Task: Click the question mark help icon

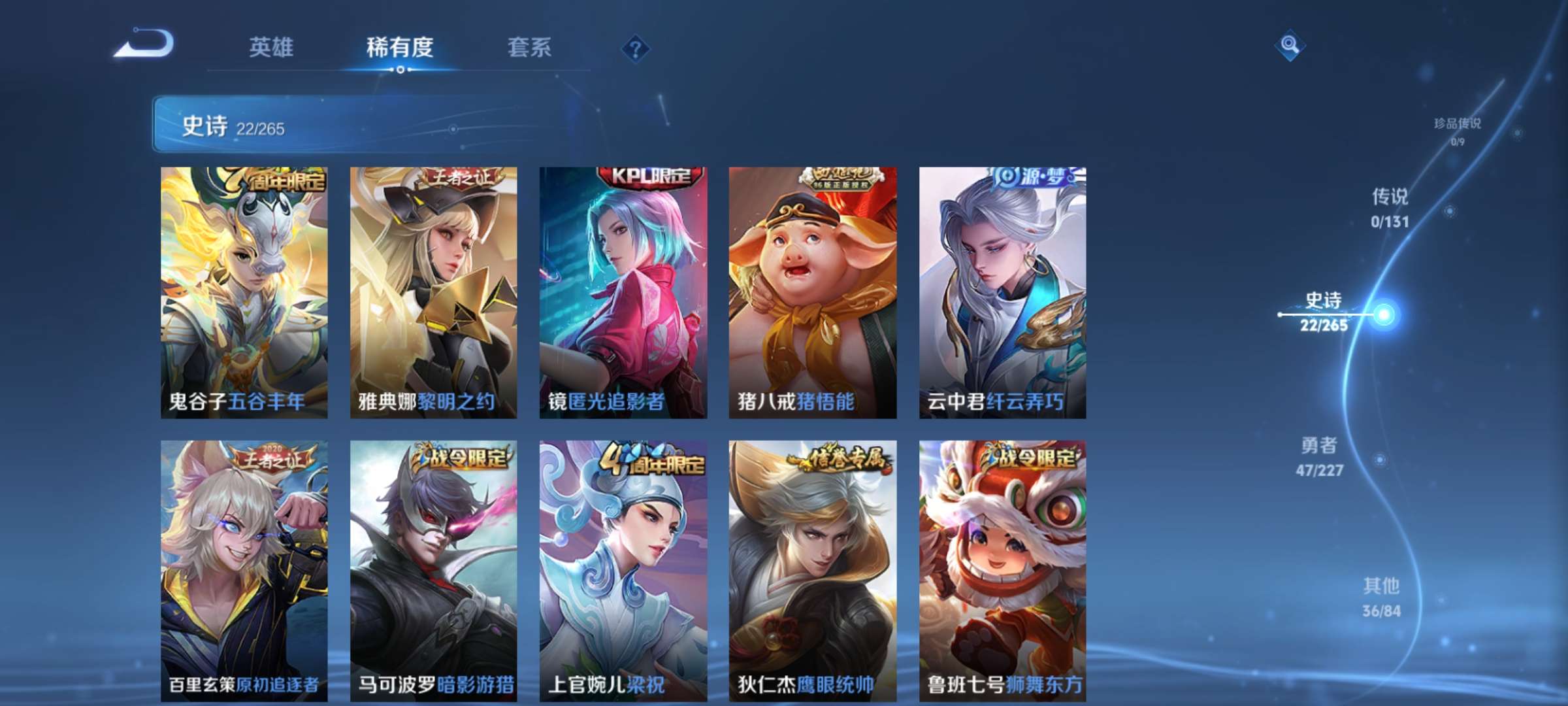Action: [634, 47]
